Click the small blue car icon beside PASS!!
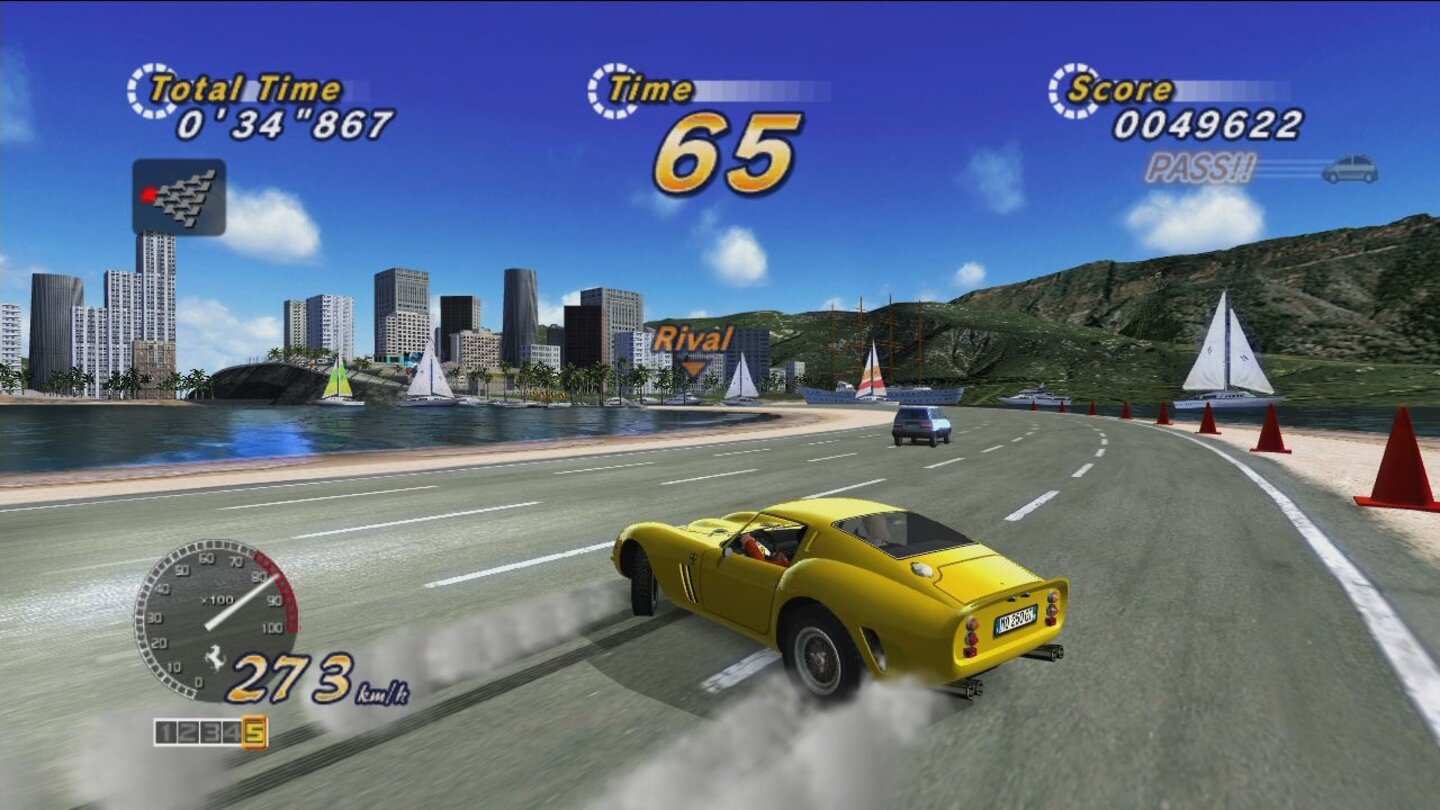 click(x=1352, y=170)
